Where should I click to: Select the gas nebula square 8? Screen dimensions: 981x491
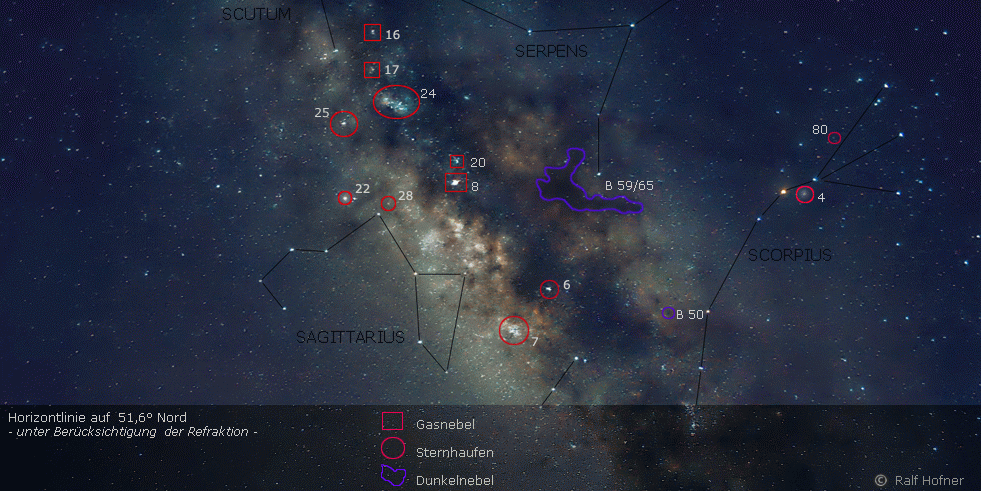pyautogui.click(x=456, y=184)
